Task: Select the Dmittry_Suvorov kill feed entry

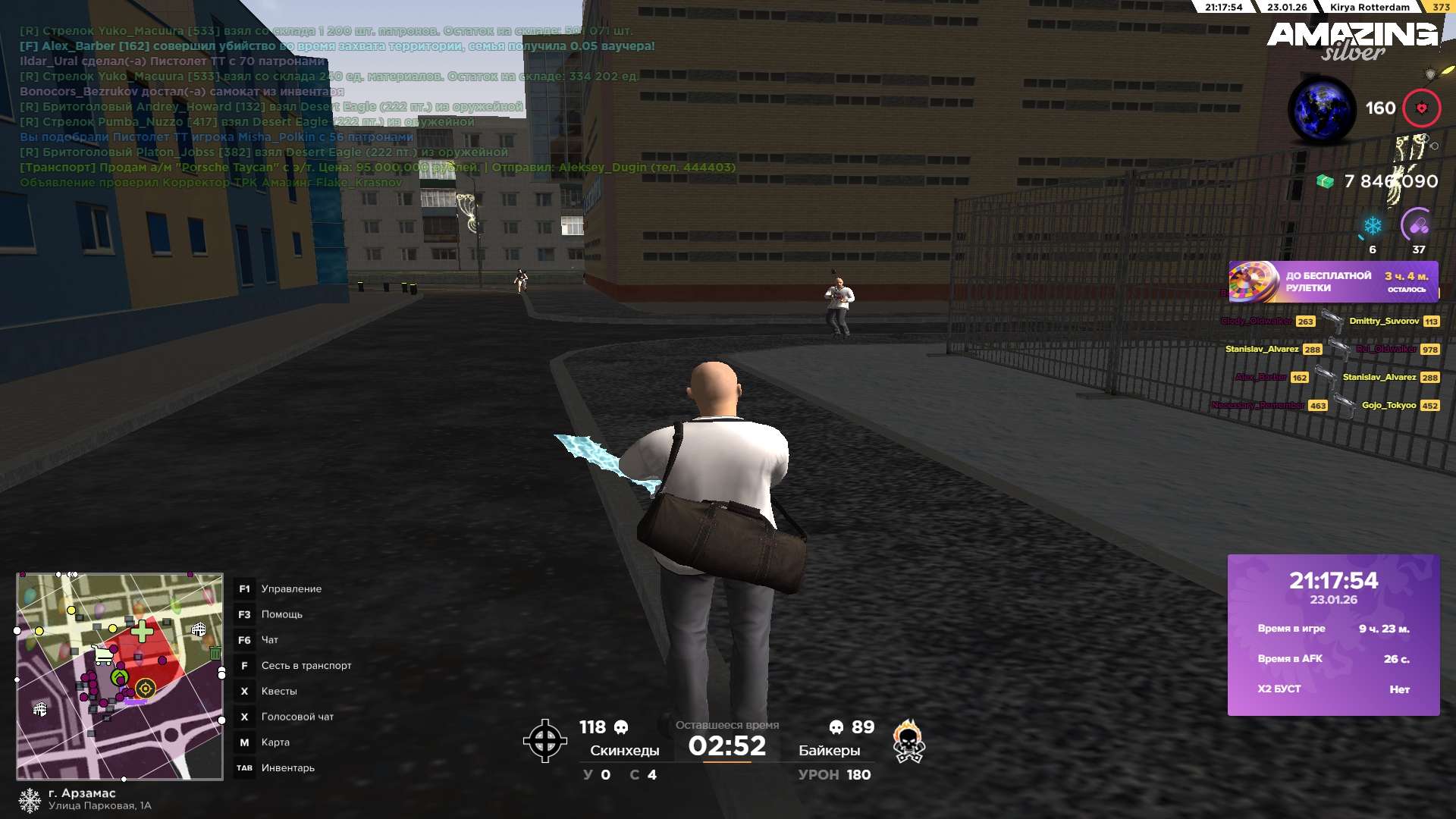Action: click(x=1383, y=322)
